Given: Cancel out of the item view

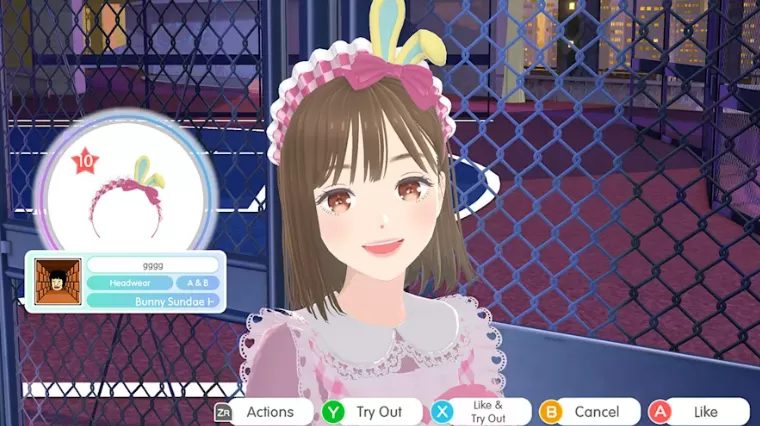Looking at the screenshot, I should 584,411.
